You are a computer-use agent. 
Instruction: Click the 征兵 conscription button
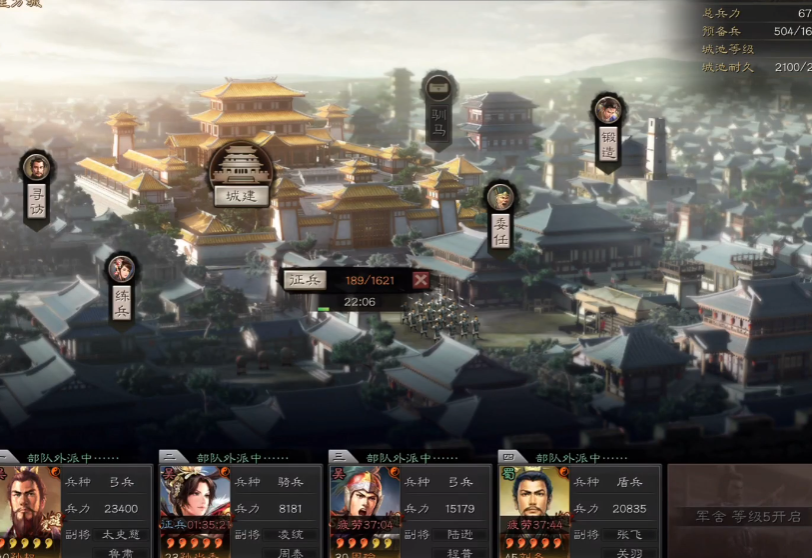(305, 280)
